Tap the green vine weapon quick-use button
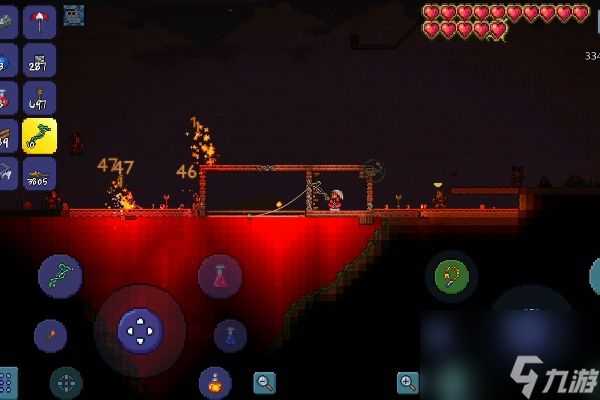 tap(60, 276)
